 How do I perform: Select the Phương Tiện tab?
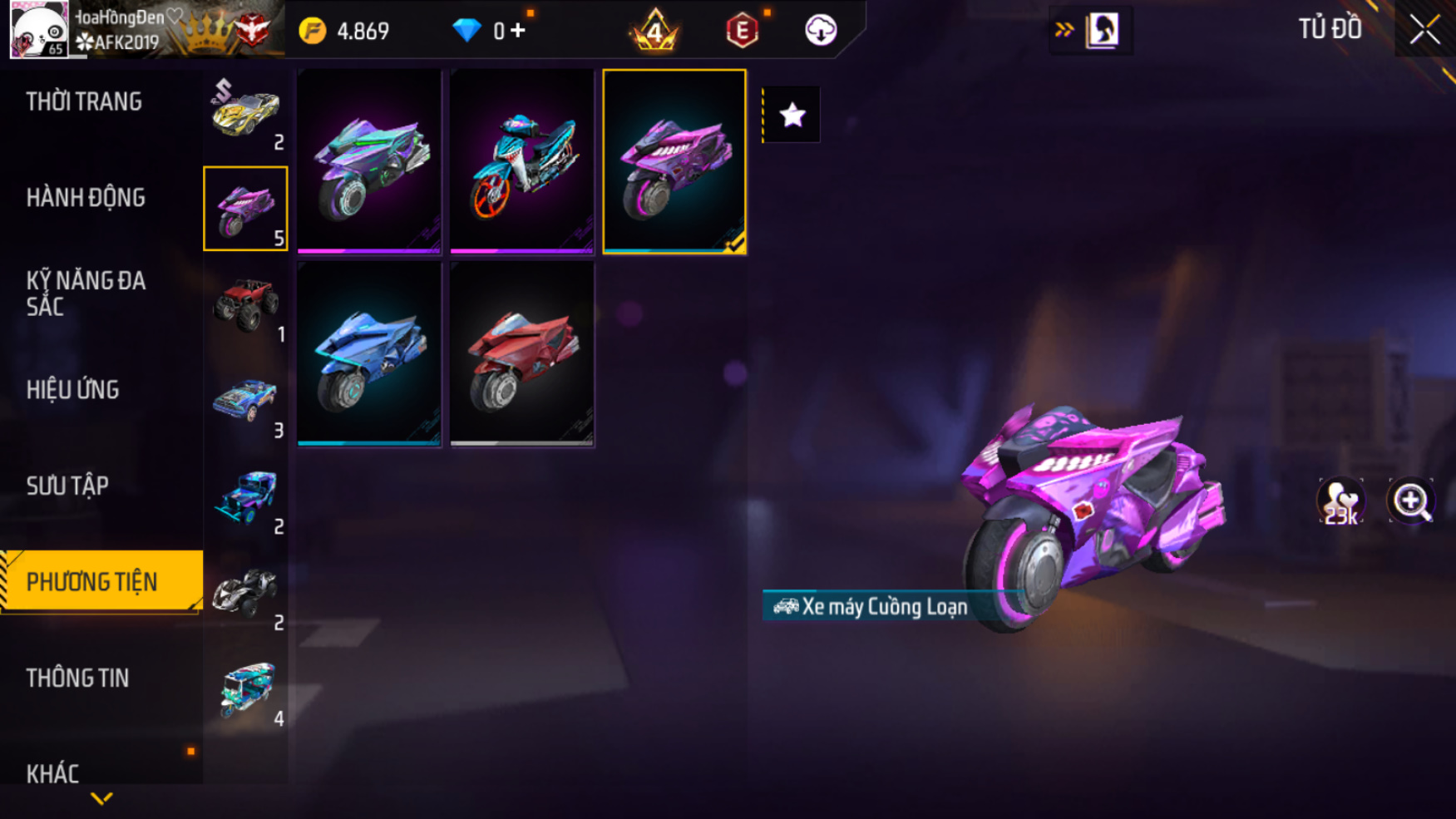92,582
